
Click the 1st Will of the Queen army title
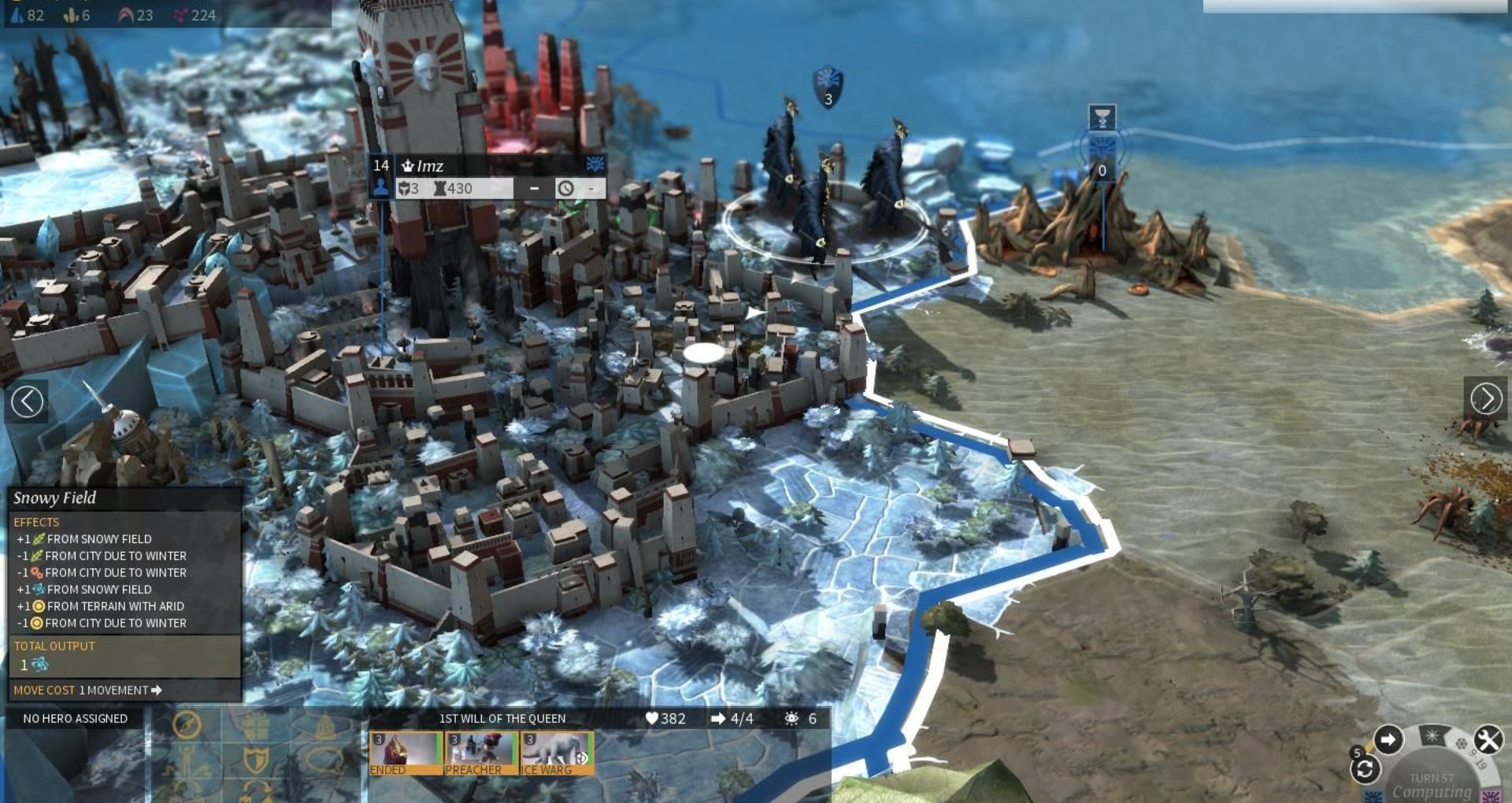[x=502, y=719]
